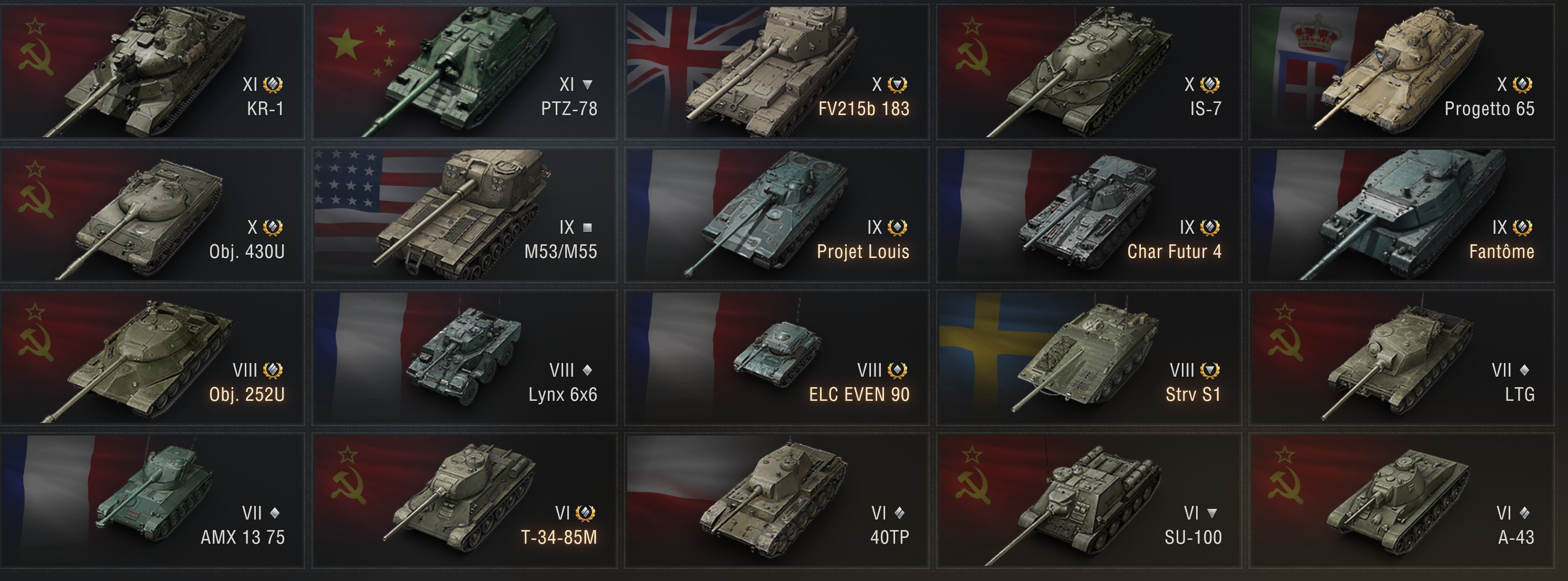Choose the Fantôme tank tile
The height and width of the screenshot is (581, 1568).
[1401, 214]
